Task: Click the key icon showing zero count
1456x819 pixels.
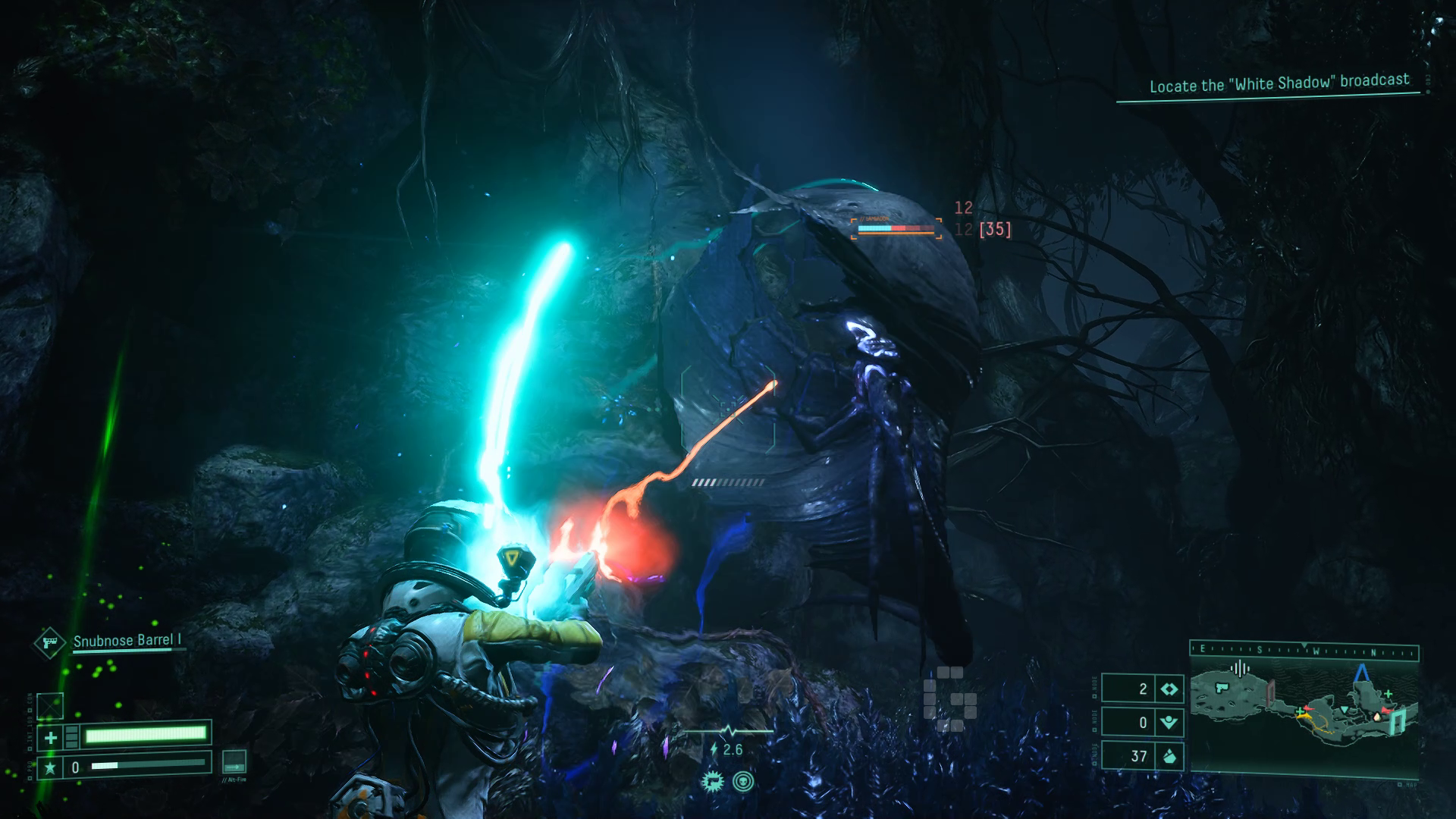Action: pos(1169,723)
